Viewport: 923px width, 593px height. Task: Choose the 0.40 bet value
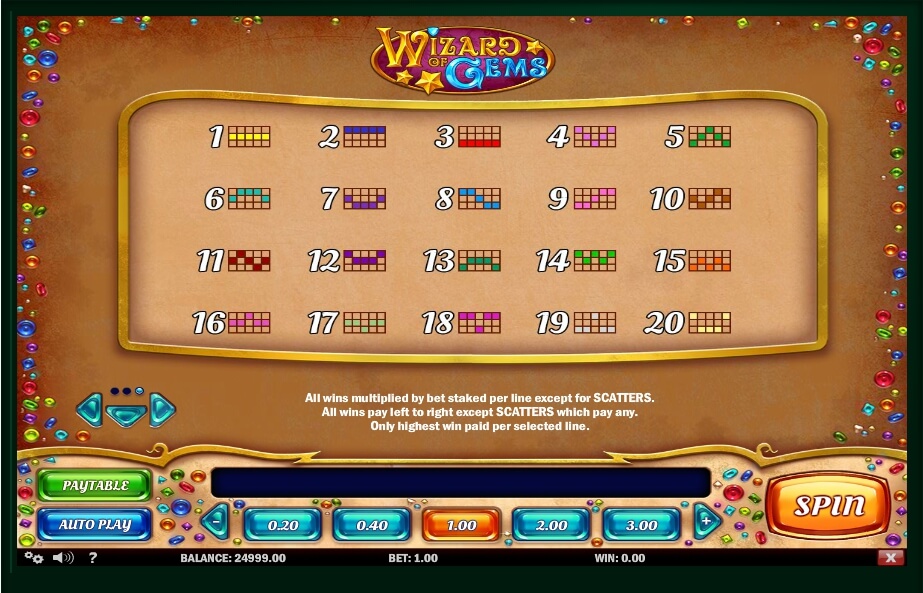[372, 525]
